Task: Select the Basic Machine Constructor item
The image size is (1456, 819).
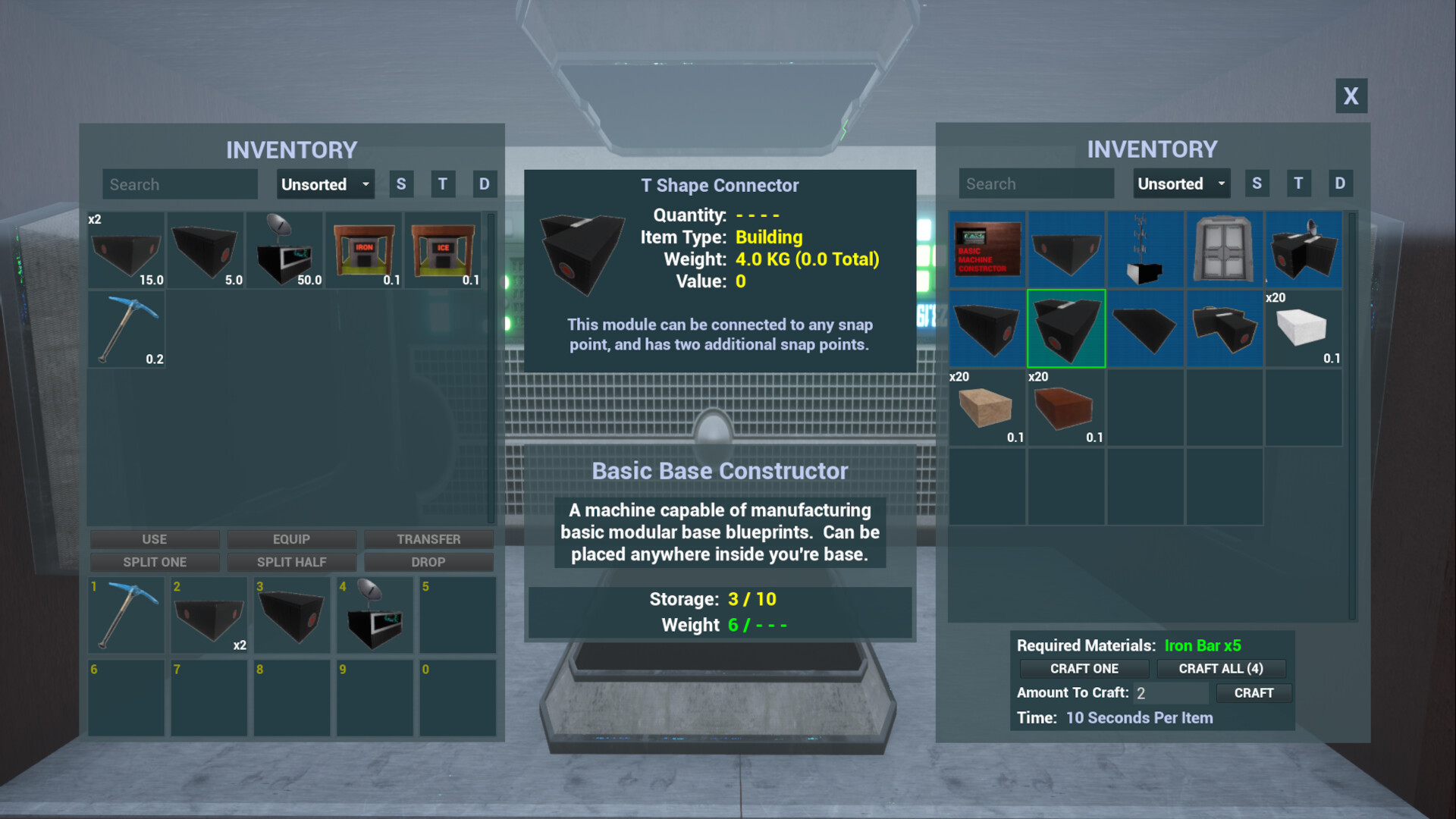Action: 987,249
